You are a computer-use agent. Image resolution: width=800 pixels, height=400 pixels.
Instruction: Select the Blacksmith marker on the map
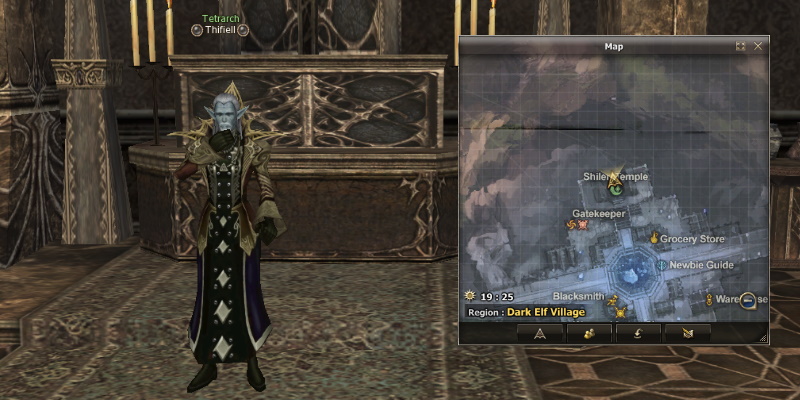(x=615, y=298)
